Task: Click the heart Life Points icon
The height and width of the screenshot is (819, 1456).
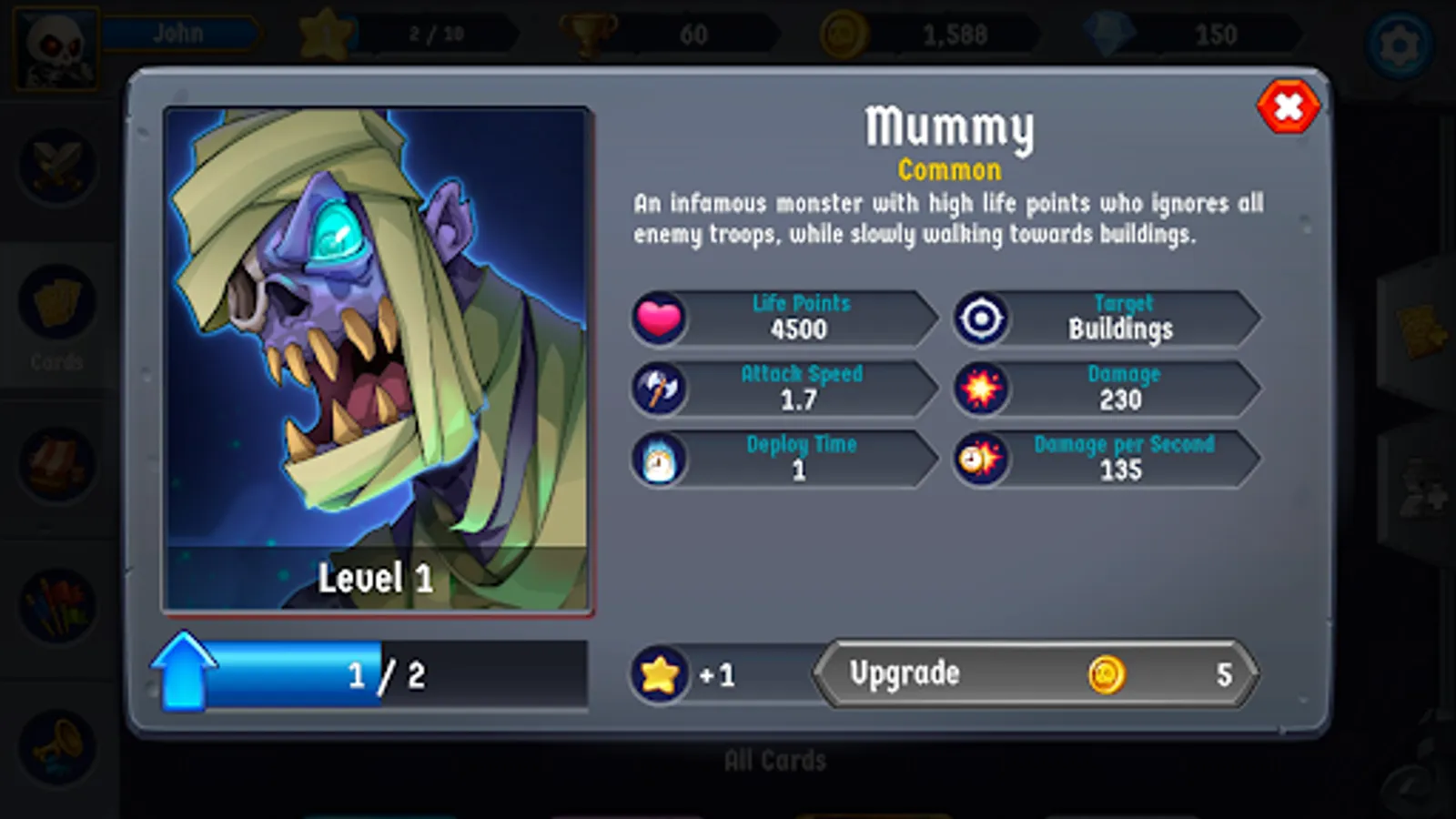Action: [660, 318]
